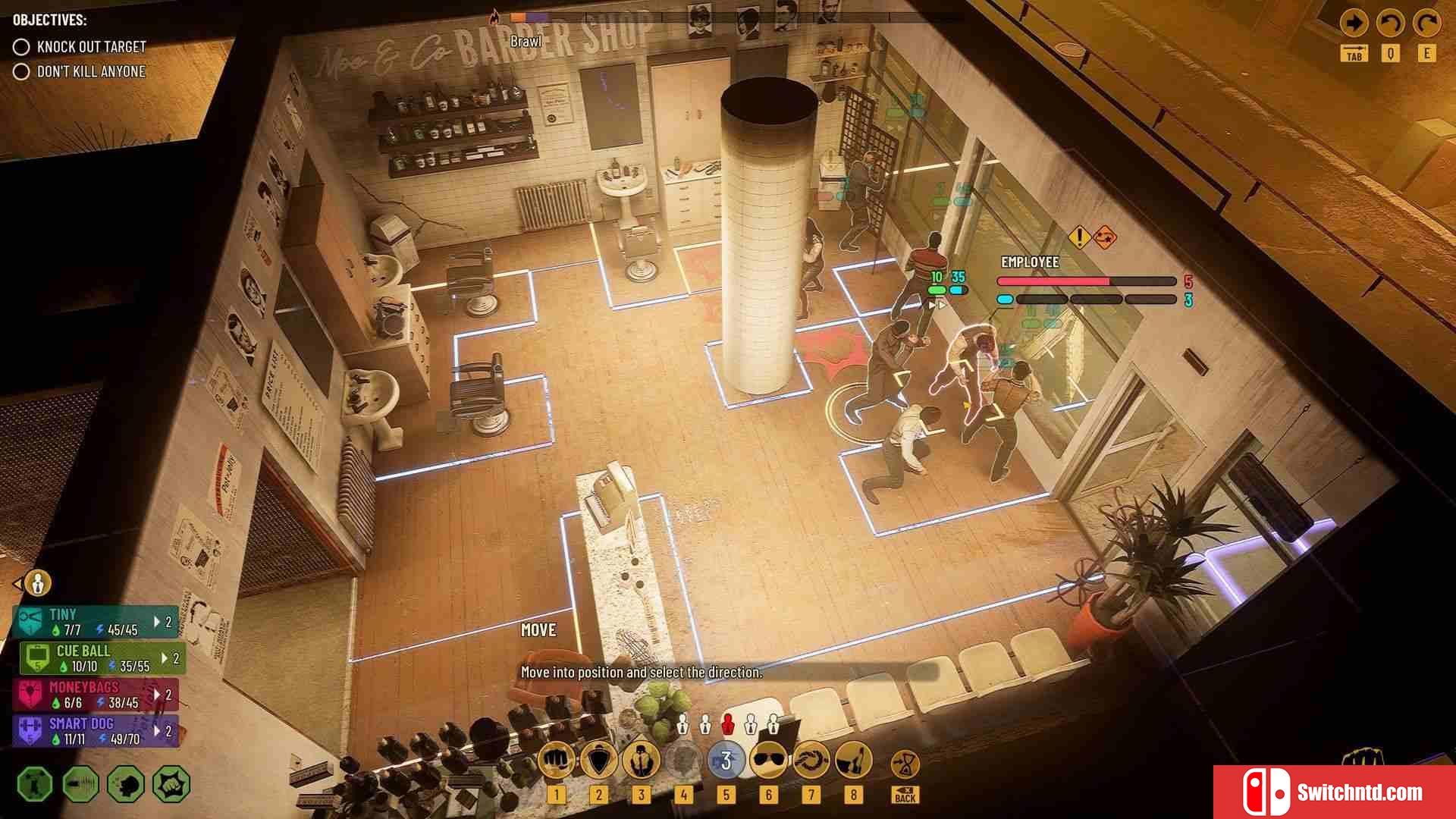Viewport: 1456px width, 819px height.
Task: Switch to the Smart Dog character
Action: pos(96,731)
